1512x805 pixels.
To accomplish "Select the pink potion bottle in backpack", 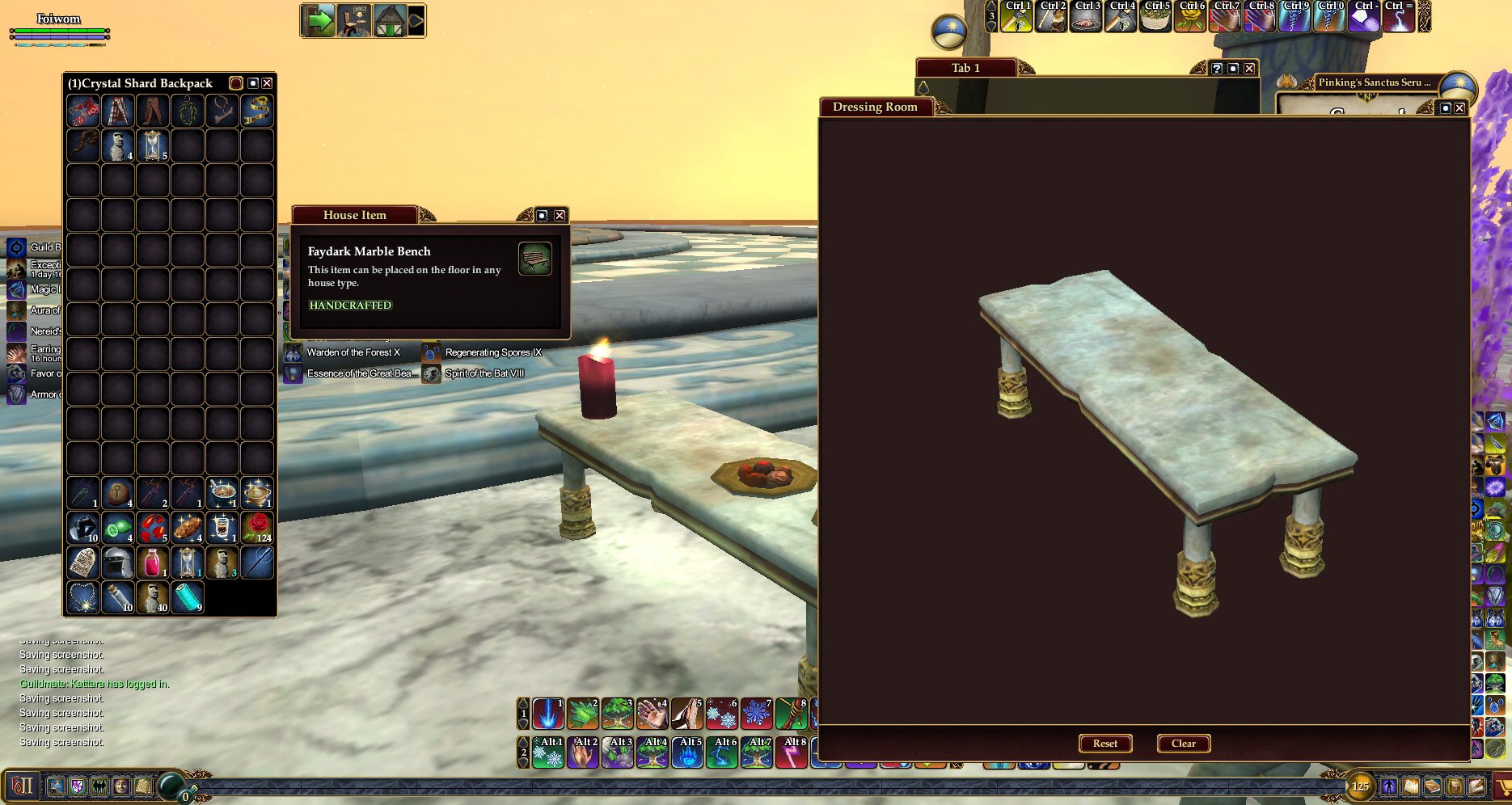I will click(x=152, y=563).
